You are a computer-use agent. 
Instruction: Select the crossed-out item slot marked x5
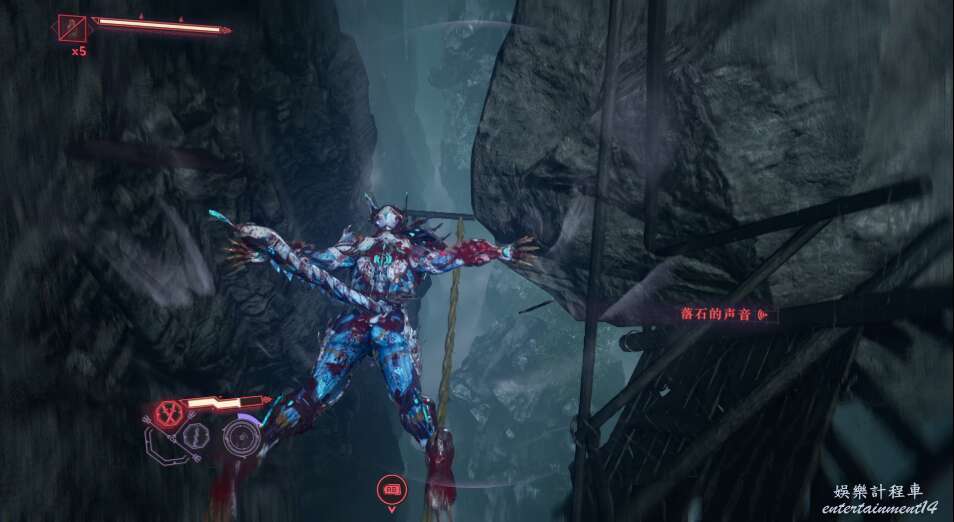(72, 28)
